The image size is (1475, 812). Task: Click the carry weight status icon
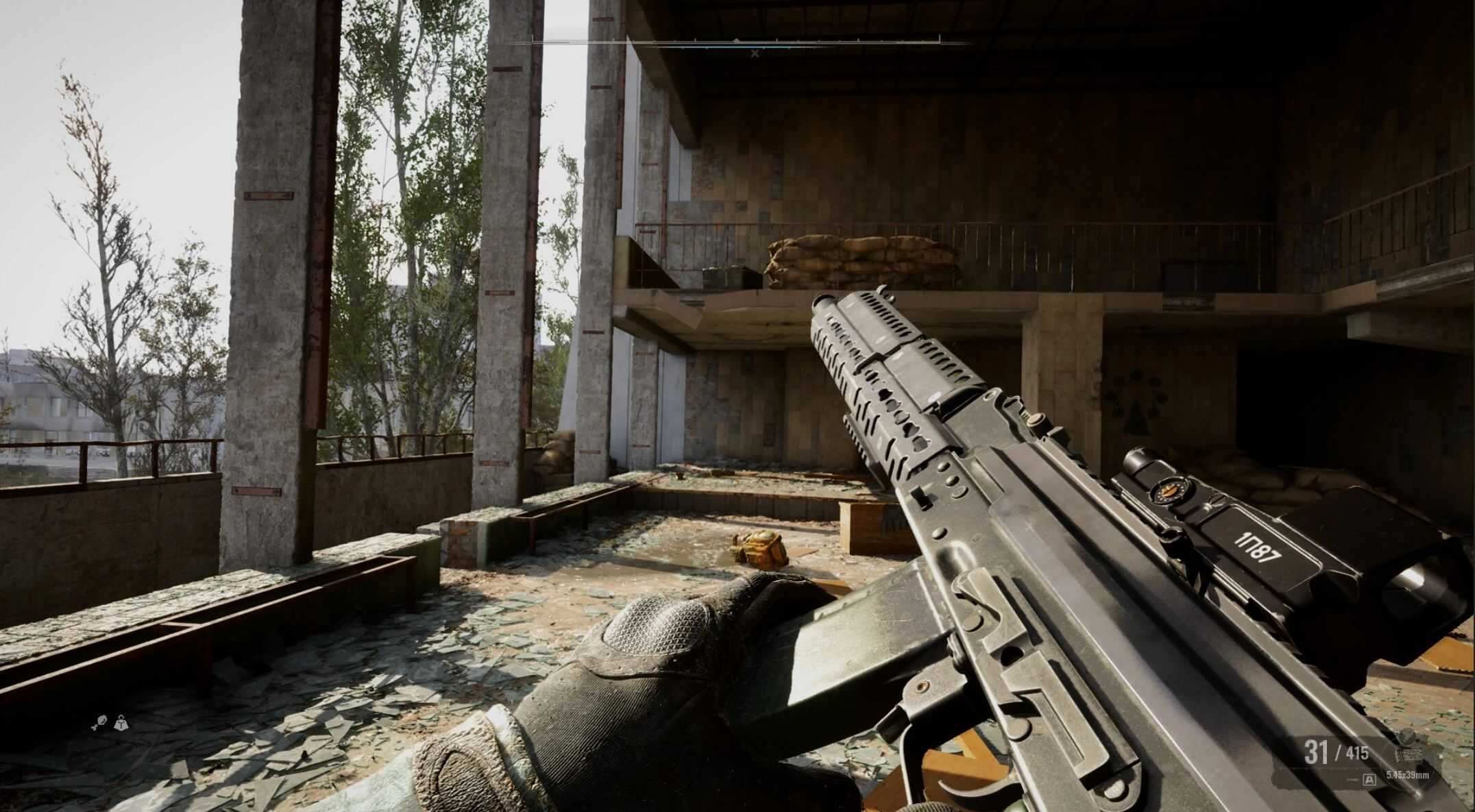(x=122, y=722)
